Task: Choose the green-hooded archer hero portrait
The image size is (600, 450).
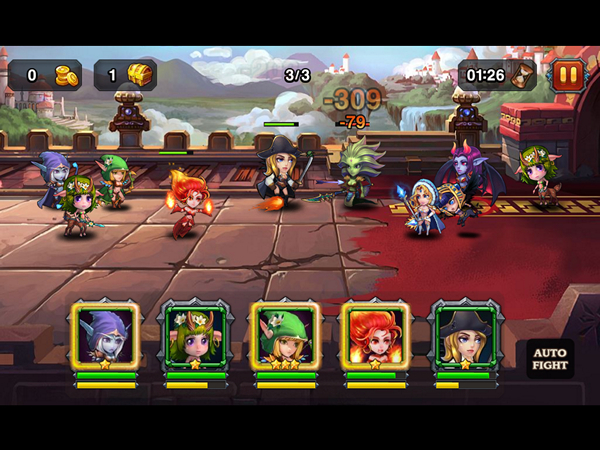Action: [x=285, y=336]
